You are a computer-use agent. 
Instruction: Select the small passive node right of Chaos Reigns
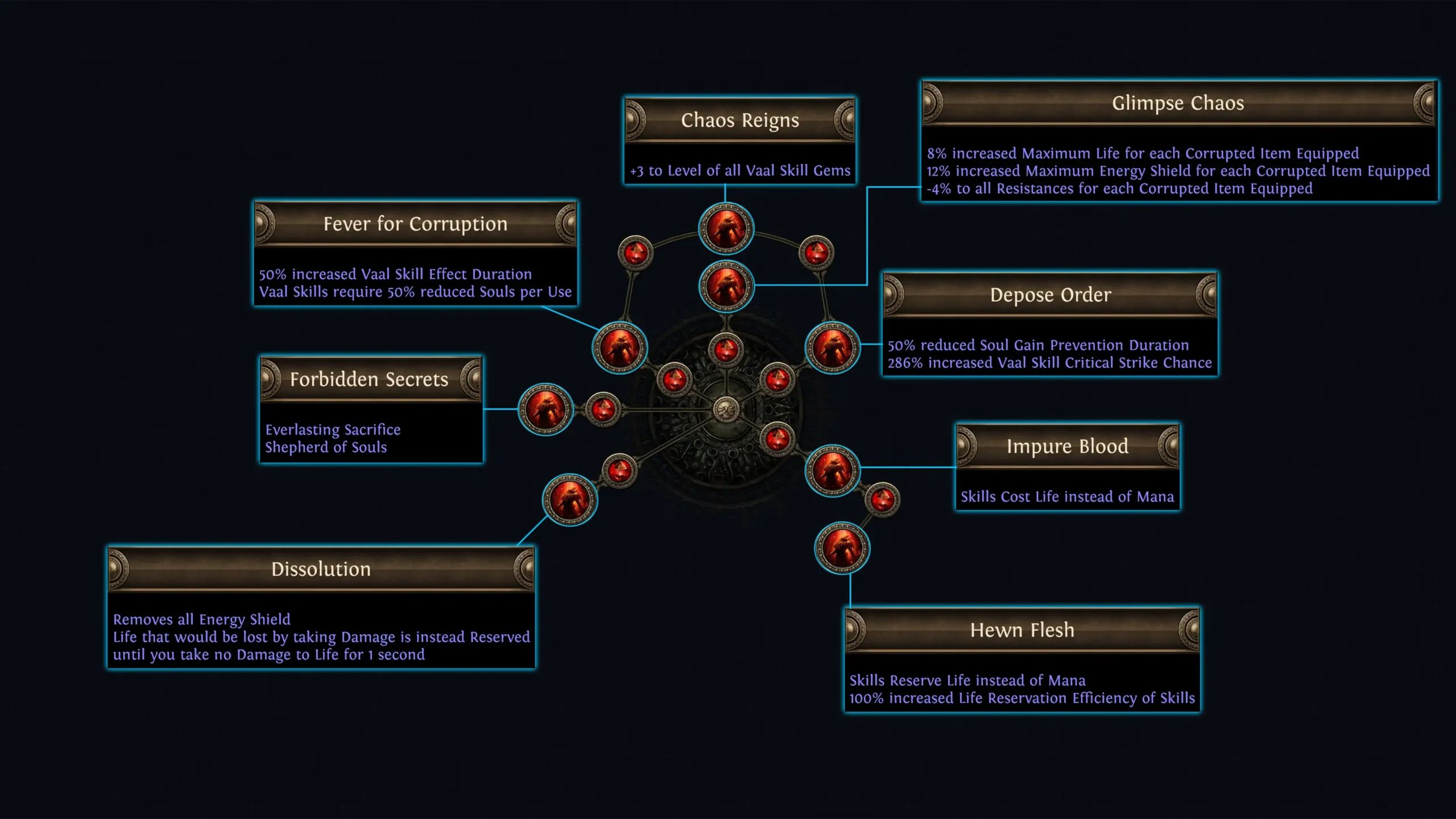[817, 255]
